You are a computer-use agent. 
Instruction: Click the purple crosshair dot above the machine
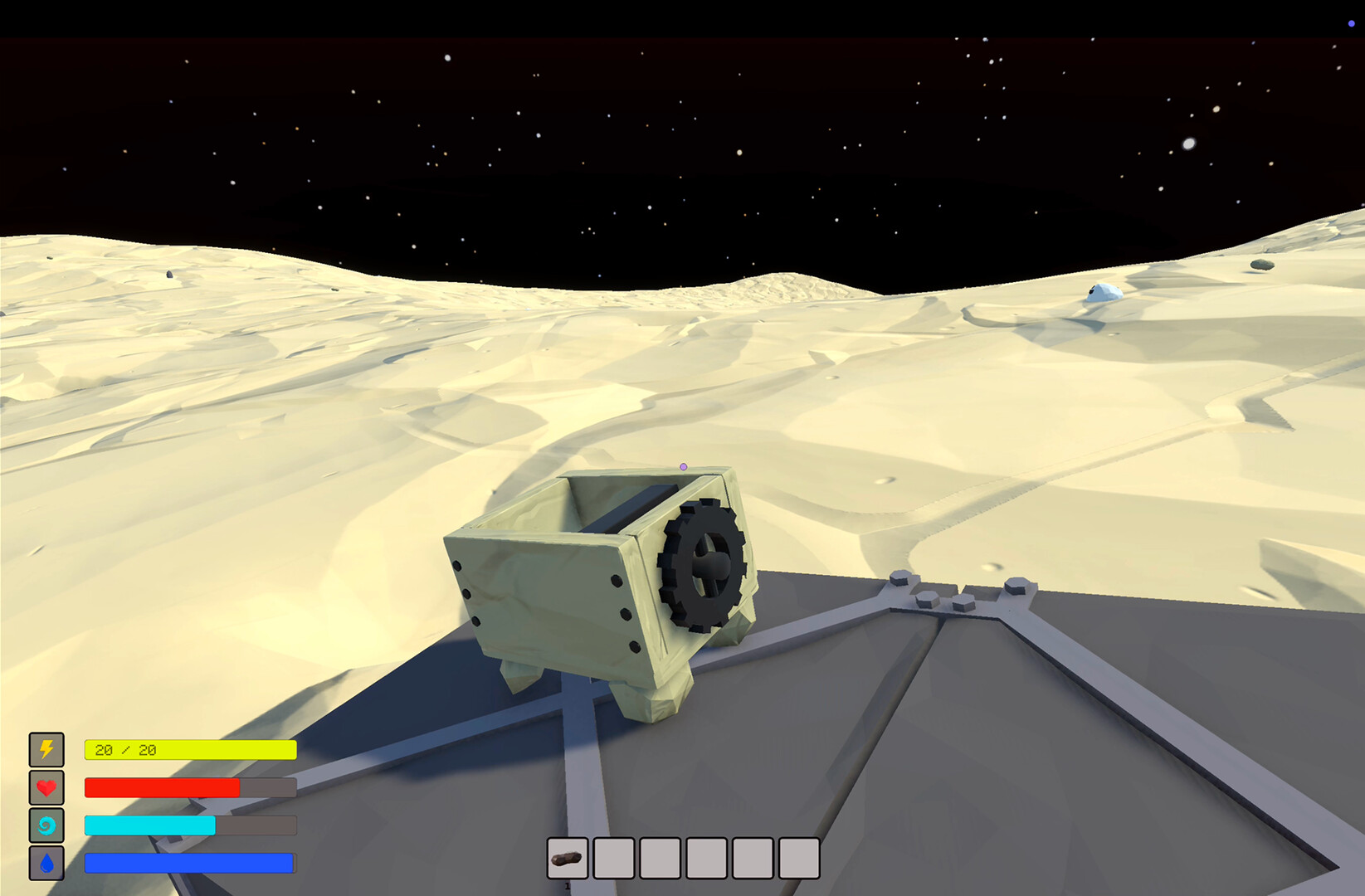[685, 466]
